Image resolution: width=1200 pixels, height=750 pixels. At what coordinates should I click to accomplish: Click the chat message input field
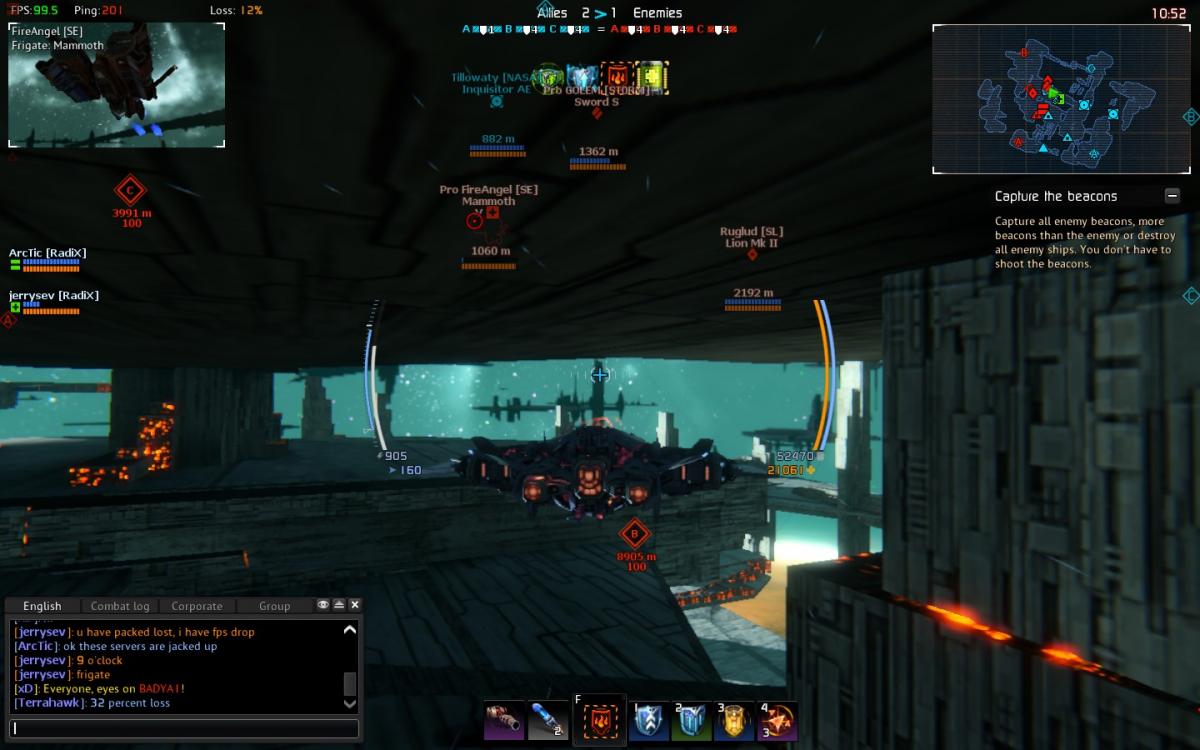click(x=185, y=729)
